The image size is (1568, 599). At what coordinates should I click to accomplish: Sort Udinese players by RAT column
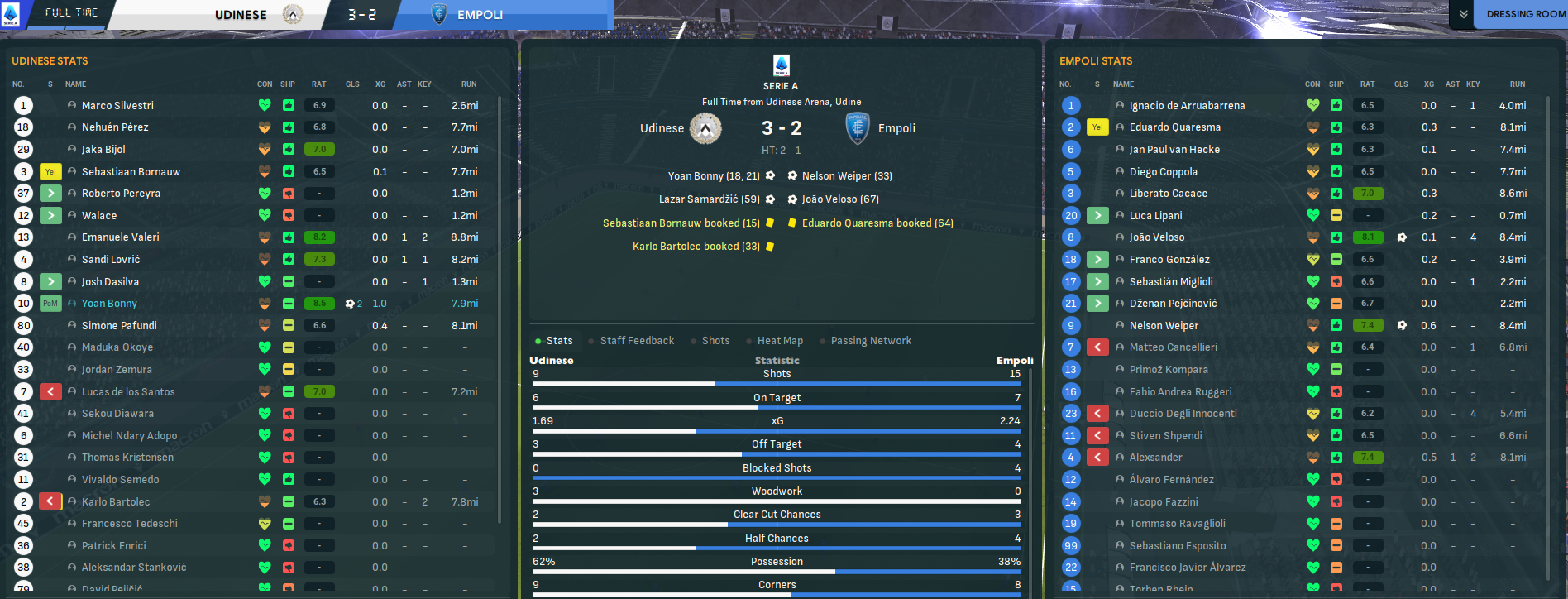318,84
